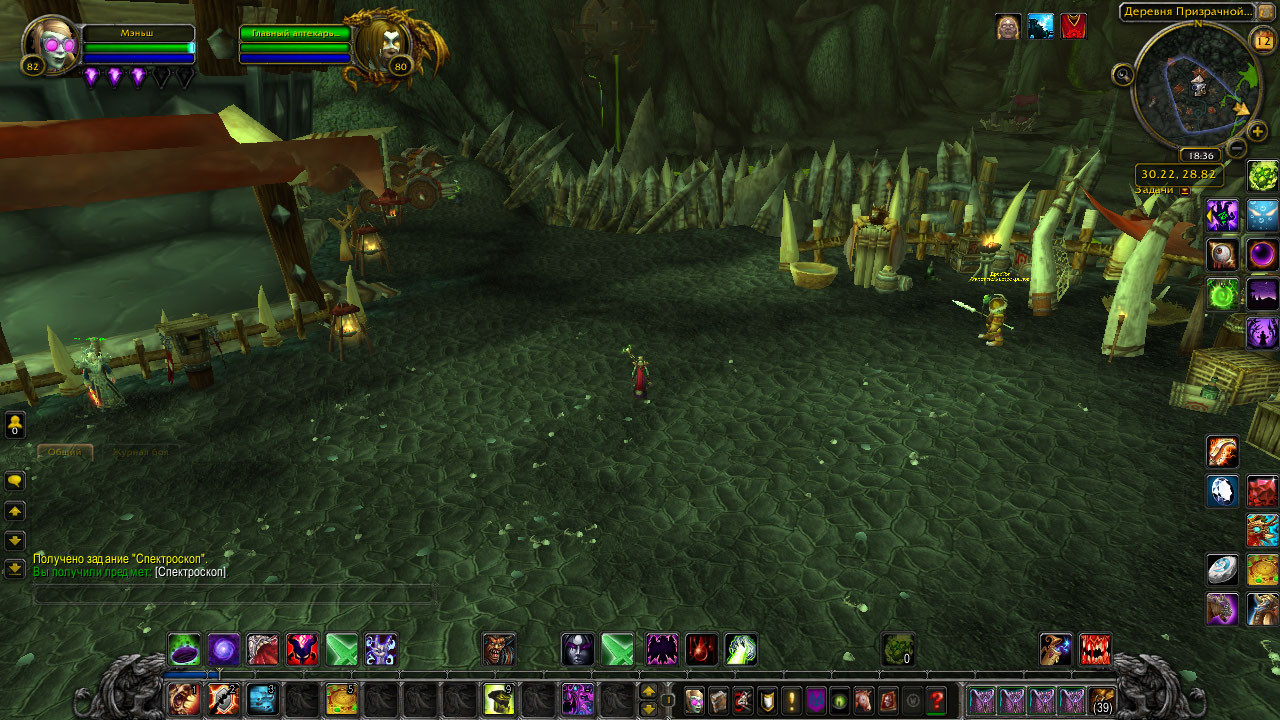
Task: Click the red robe buff icon
Action: [1073, 26]
